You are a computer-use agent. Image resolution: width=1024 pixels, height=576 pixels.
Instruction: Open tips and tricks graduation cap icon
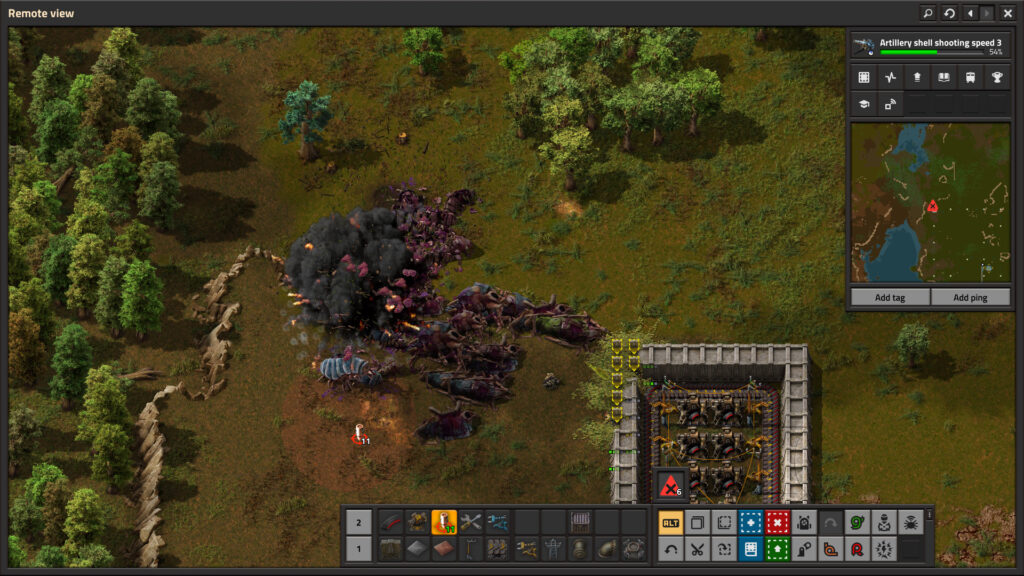864,103
